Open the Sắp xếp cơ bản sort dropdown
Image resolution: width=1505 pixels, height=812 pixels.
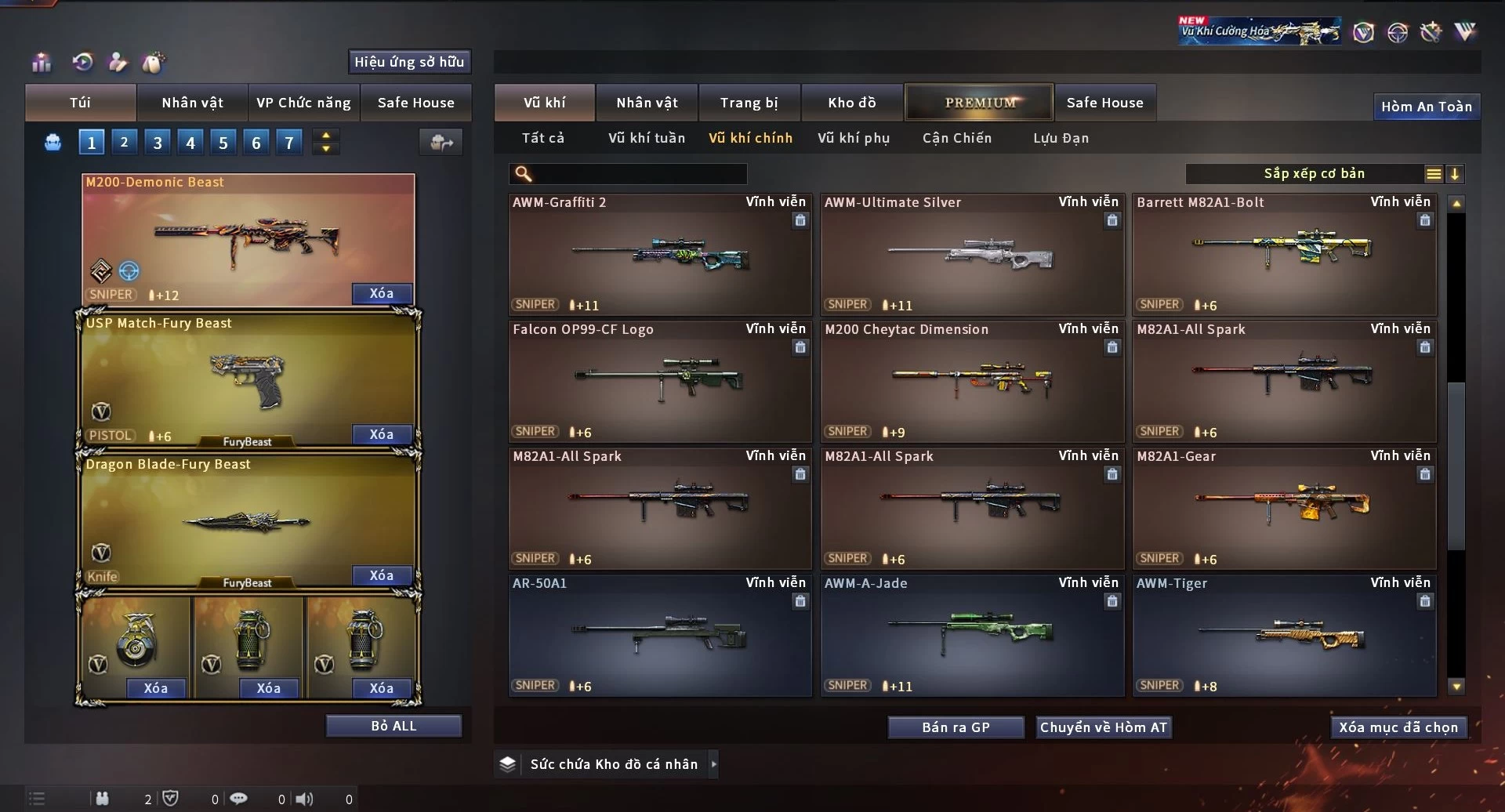[x=1314, y=174]
